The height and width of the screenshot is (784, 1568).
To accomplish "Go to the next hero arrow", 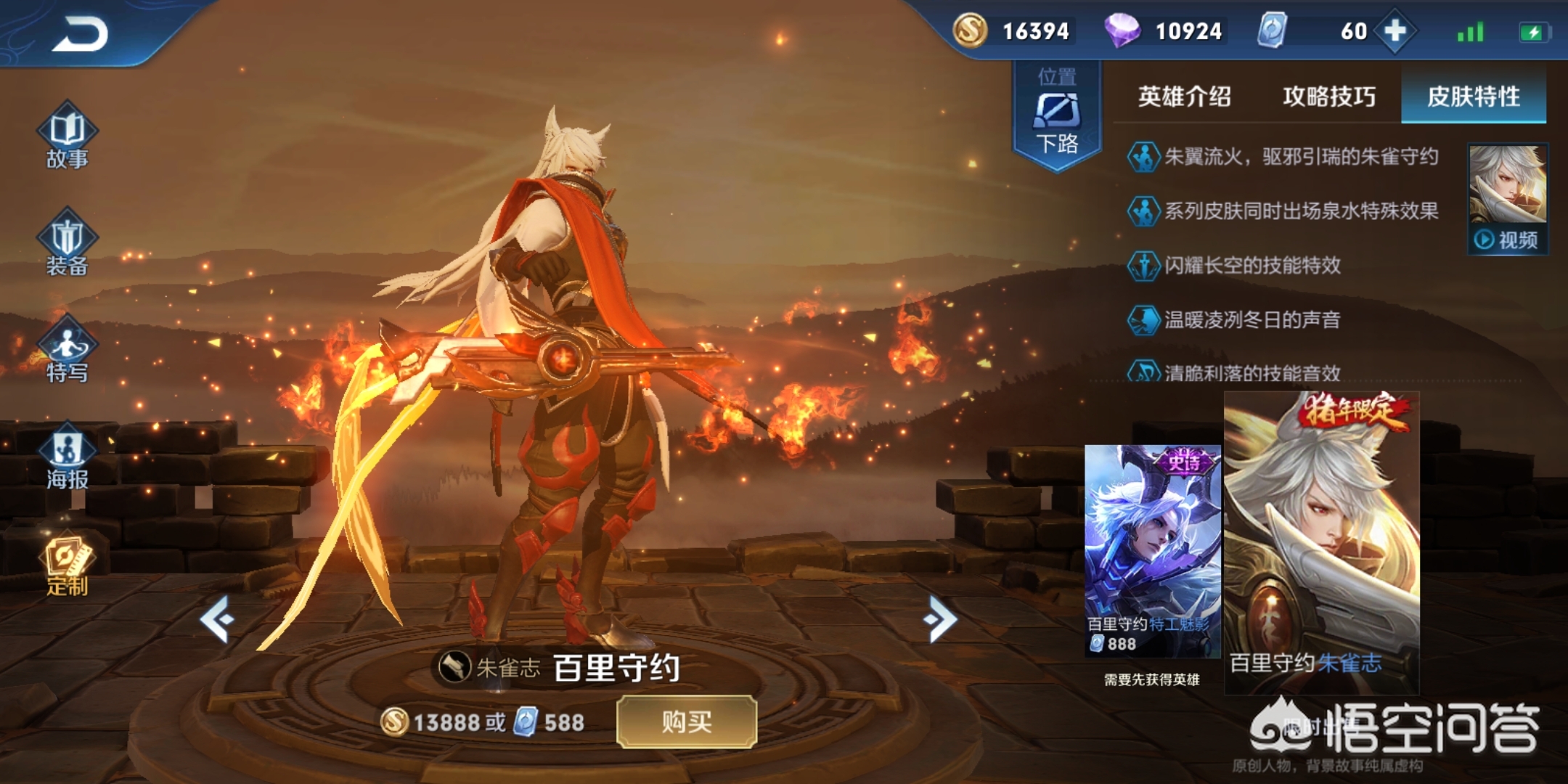I will click(941, 619).
